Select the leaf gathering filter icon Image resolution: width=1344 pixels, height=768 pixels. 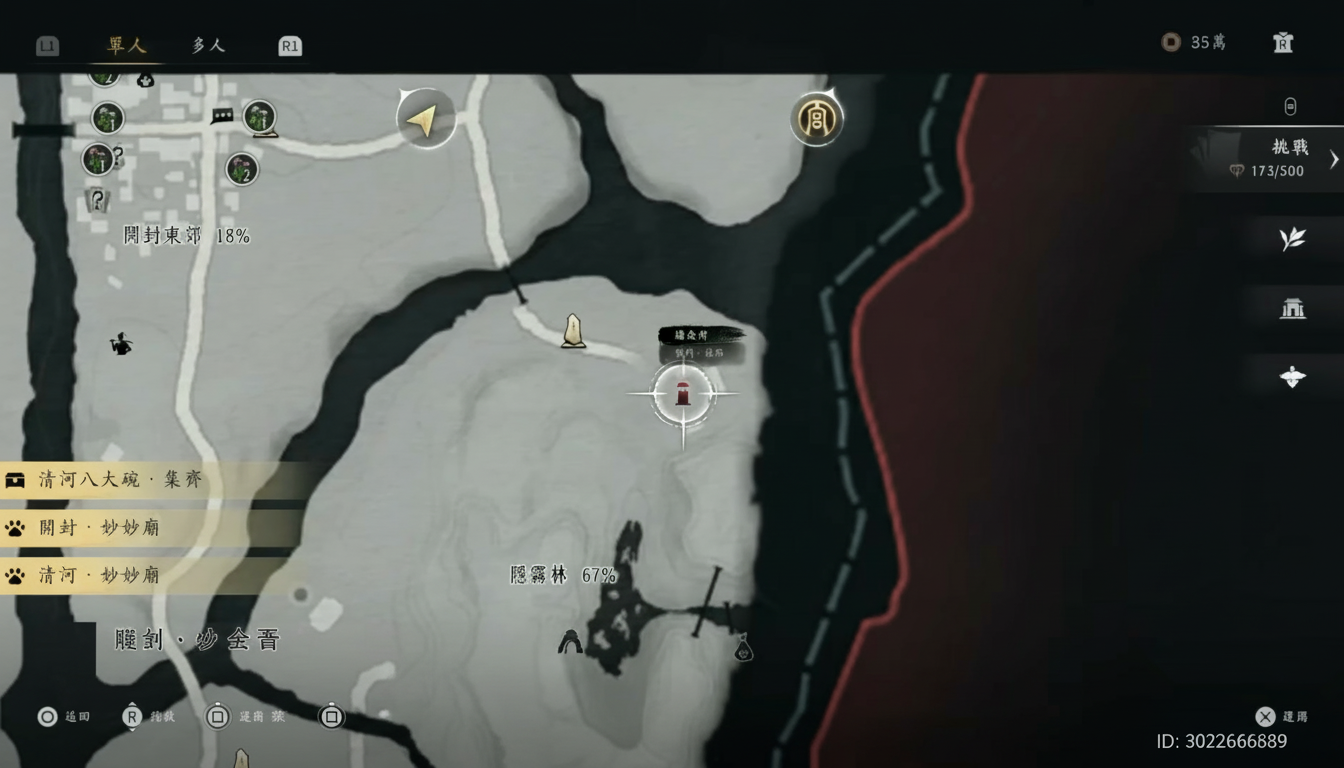(x=1292, y=240)
